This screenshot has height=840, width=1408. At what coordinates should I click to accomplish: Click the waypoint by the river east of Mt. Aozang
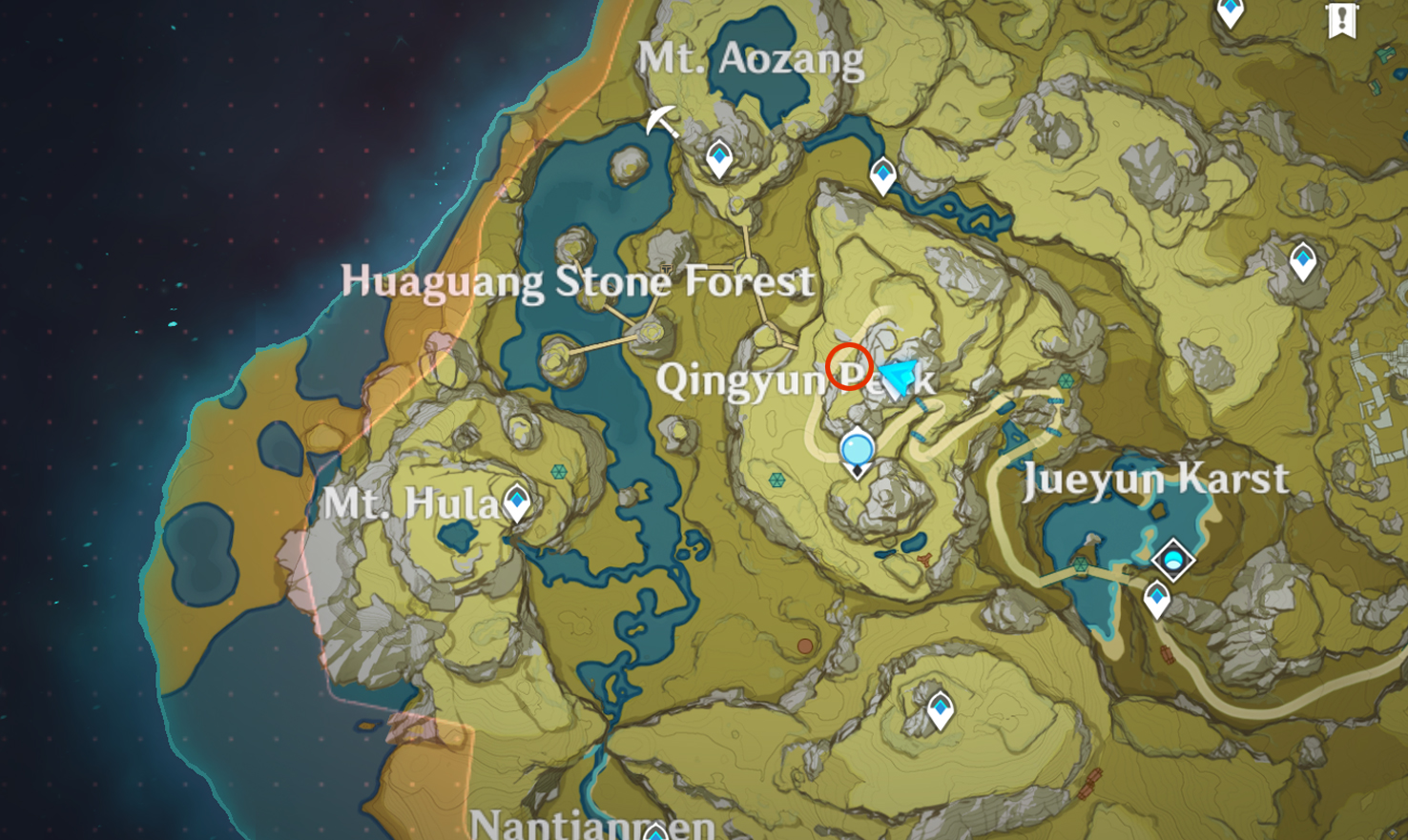point(882,175)
